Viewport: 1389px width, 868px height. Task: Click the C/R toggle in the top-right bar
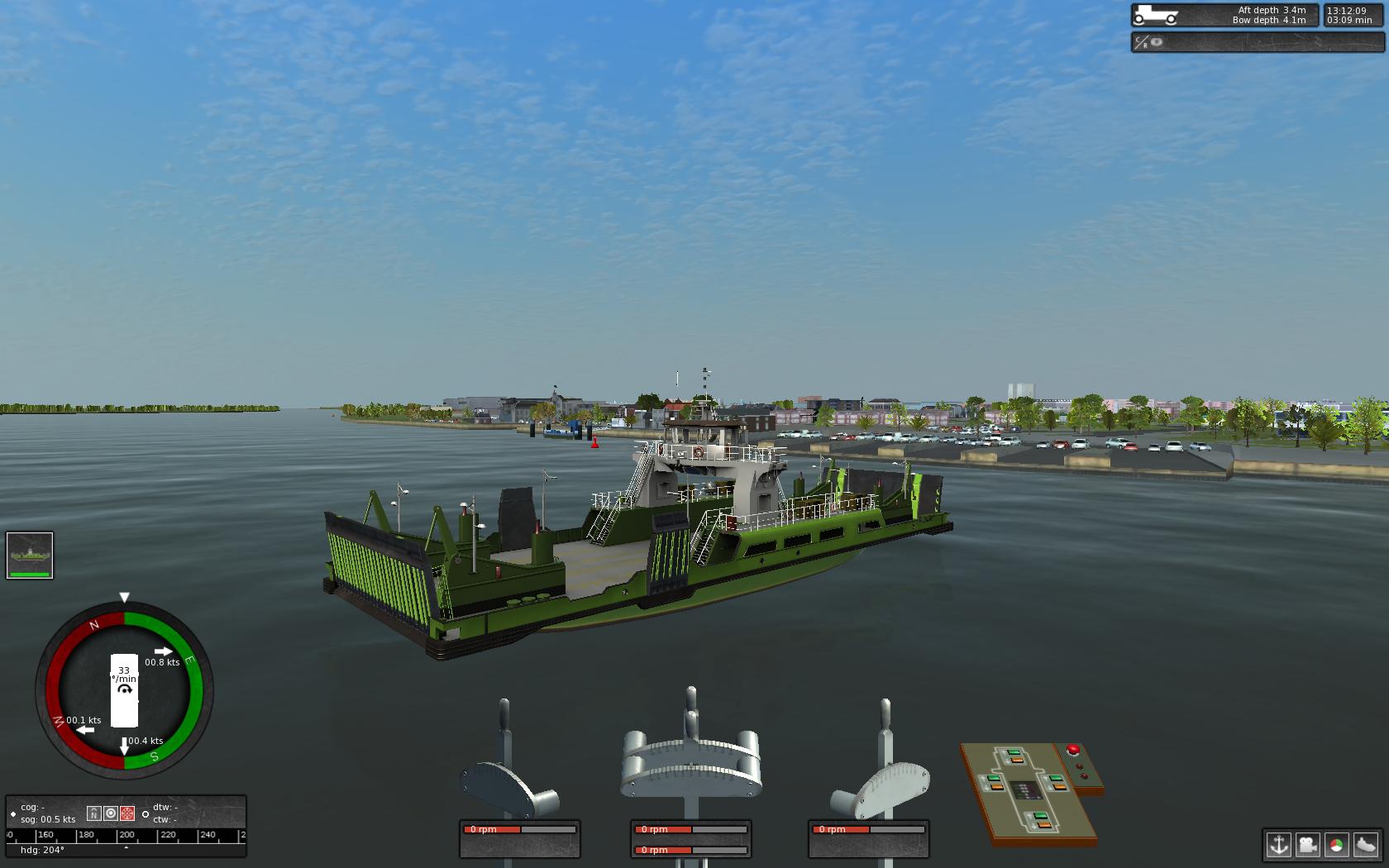coord(1140,41)
